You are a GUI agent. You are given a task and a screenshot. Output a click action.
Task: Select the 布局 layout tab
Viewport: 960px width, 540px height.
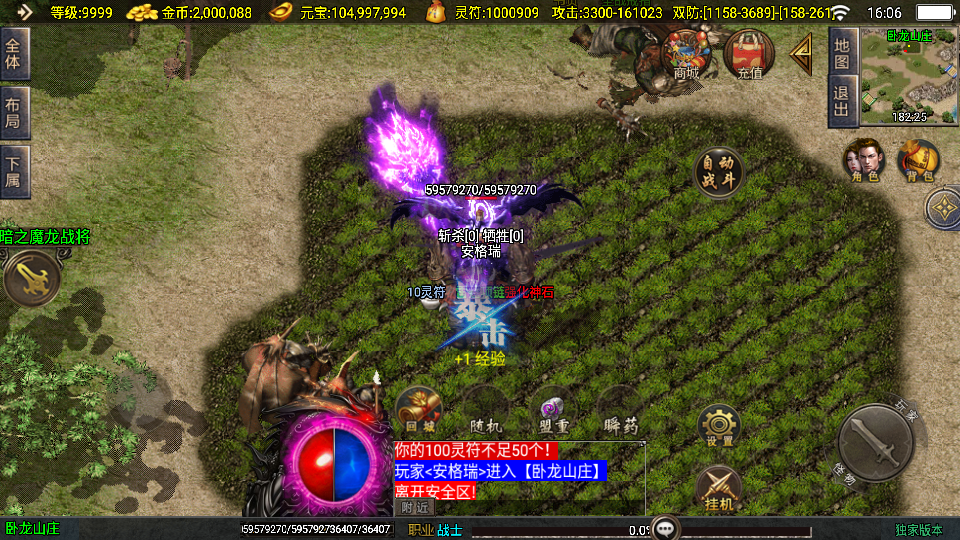(x=14, y=112)
